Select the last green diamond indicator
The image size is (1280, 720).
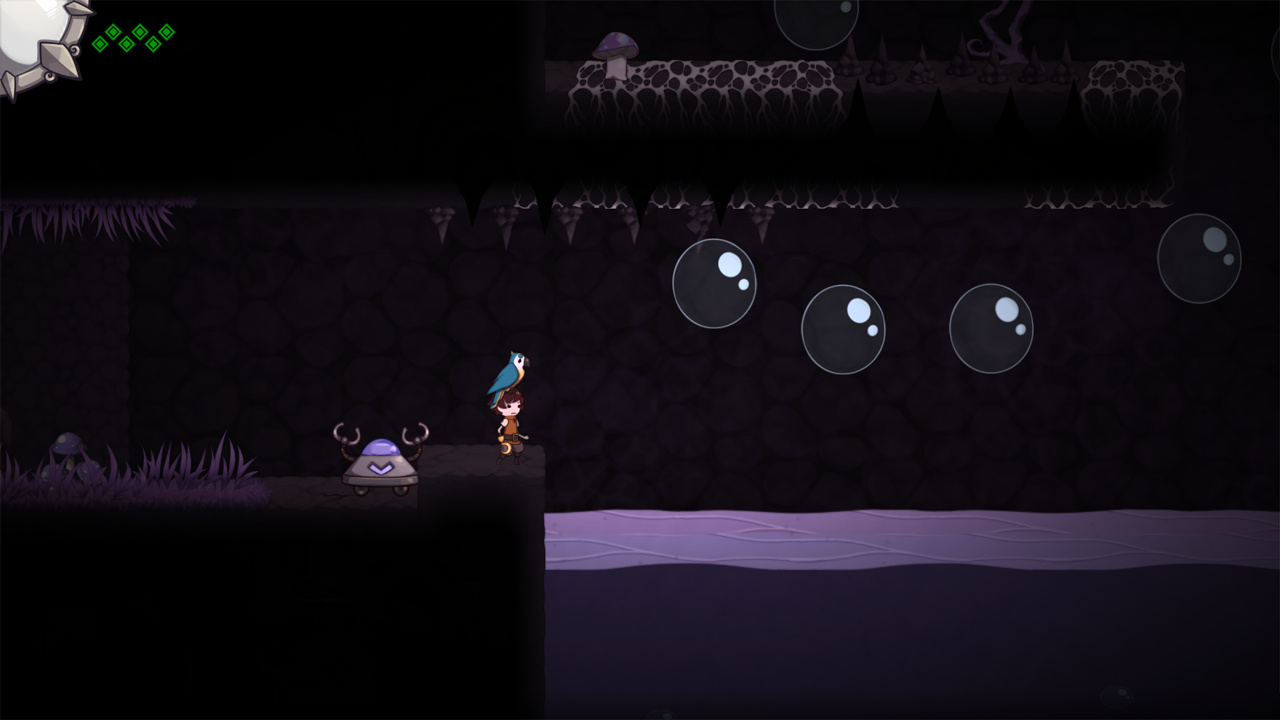tap(166, 31)
